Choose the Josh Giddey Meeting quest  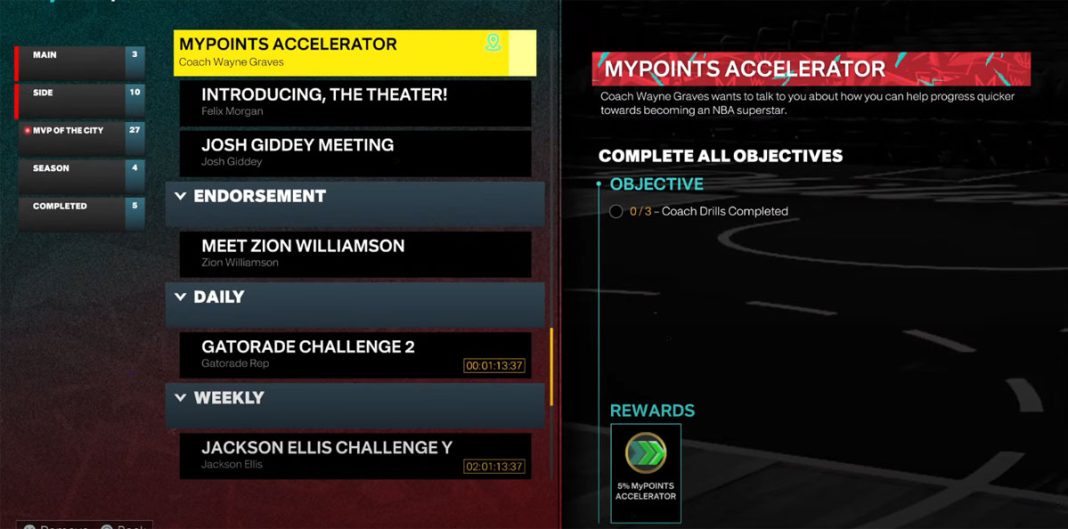(355, 152)
